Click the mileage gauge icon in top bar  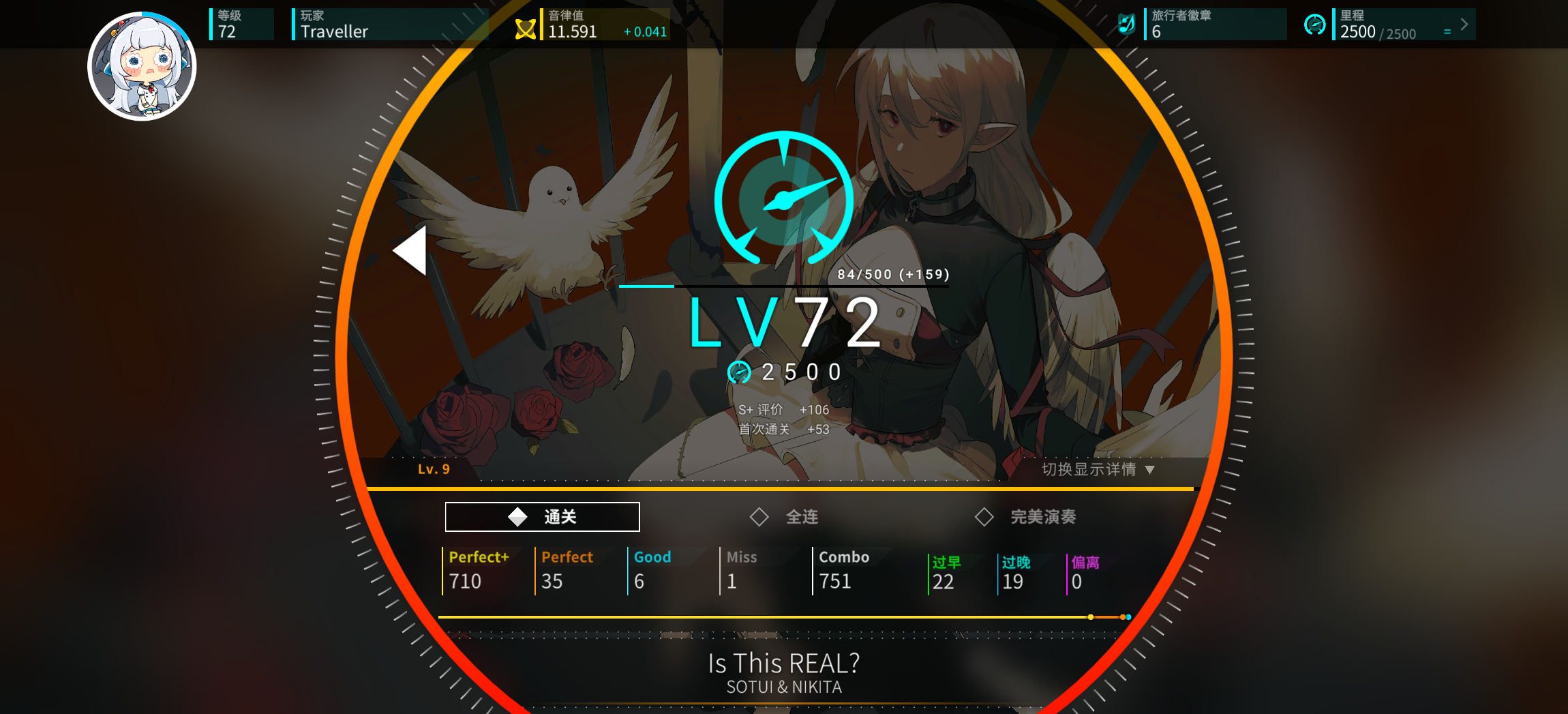1314,24
